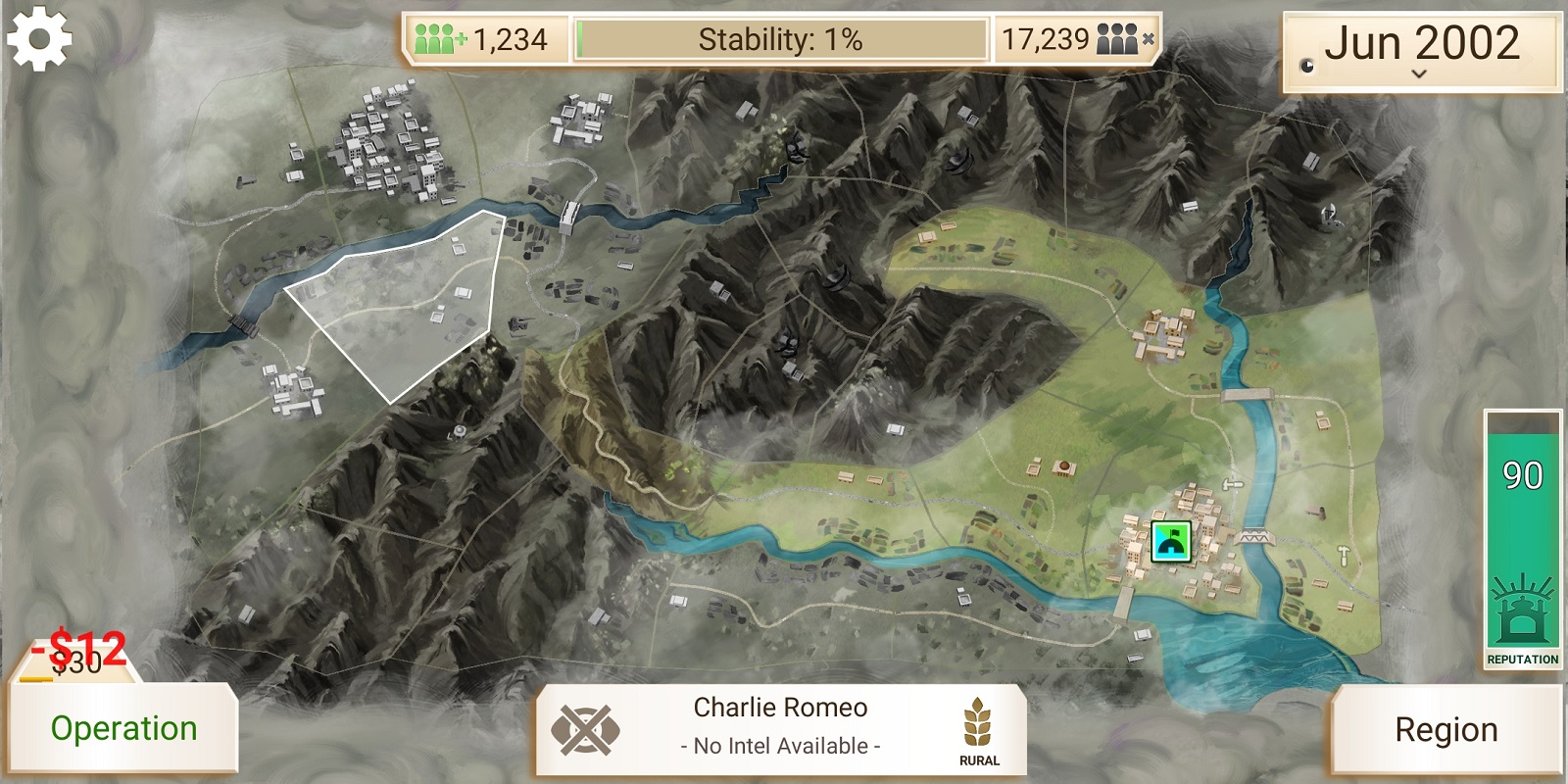
Task: Click the green headquarters marker on map
Action: click(1170, 541)
